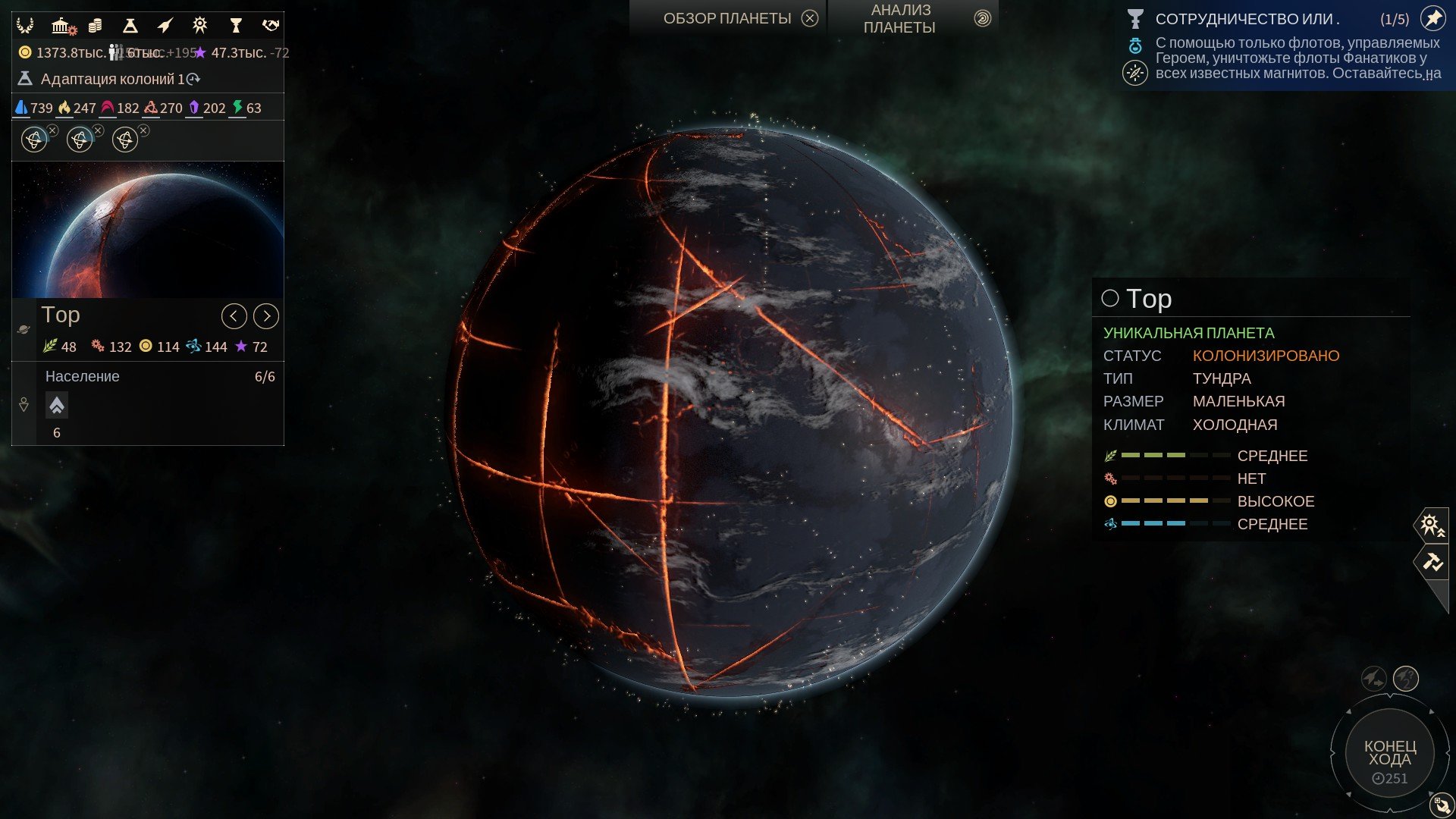Click the next planet chevron arrow

pyautogui.click(x=265, y=316)
